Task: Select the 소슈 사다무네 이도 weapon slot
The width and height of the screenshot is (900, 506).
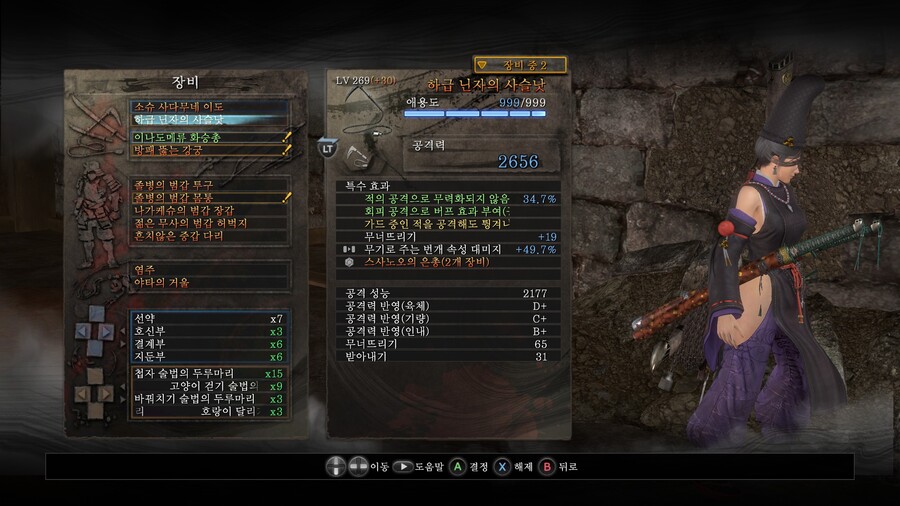Action: (210, 106)
